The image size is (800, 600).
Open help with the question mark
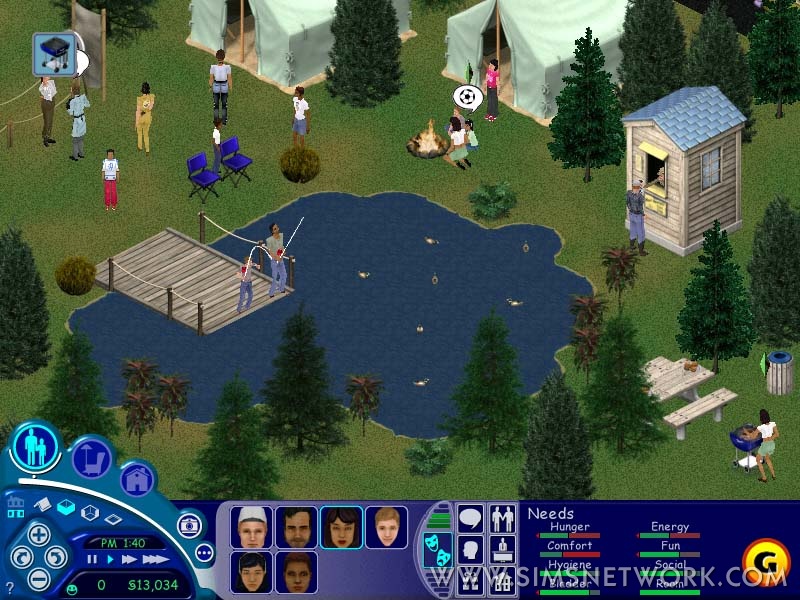(x=10, y=585)
